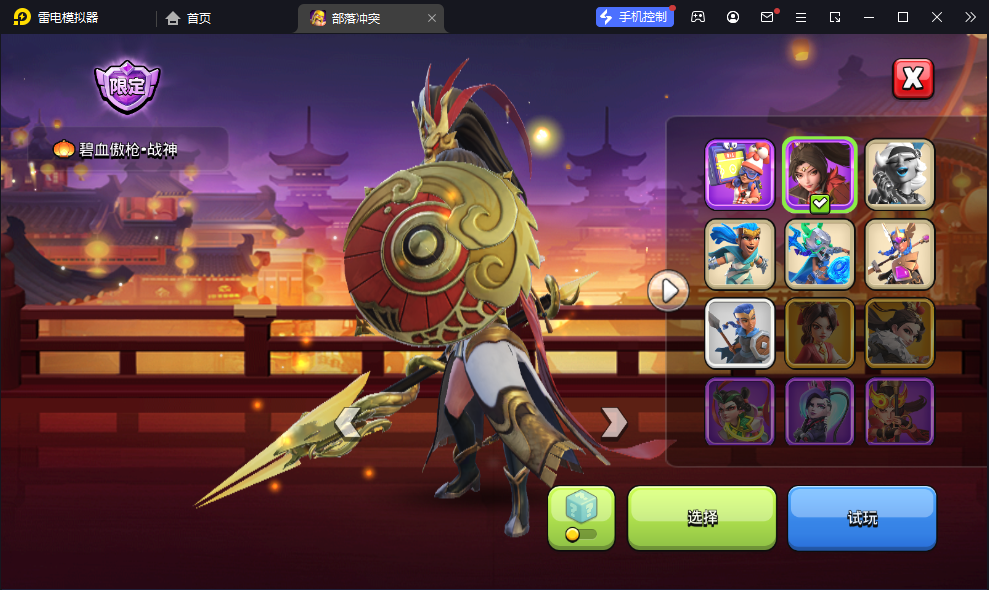Confirm skin with green 选择 button
The width and height of the screenshot is (989, 590).
click(701, 517)
